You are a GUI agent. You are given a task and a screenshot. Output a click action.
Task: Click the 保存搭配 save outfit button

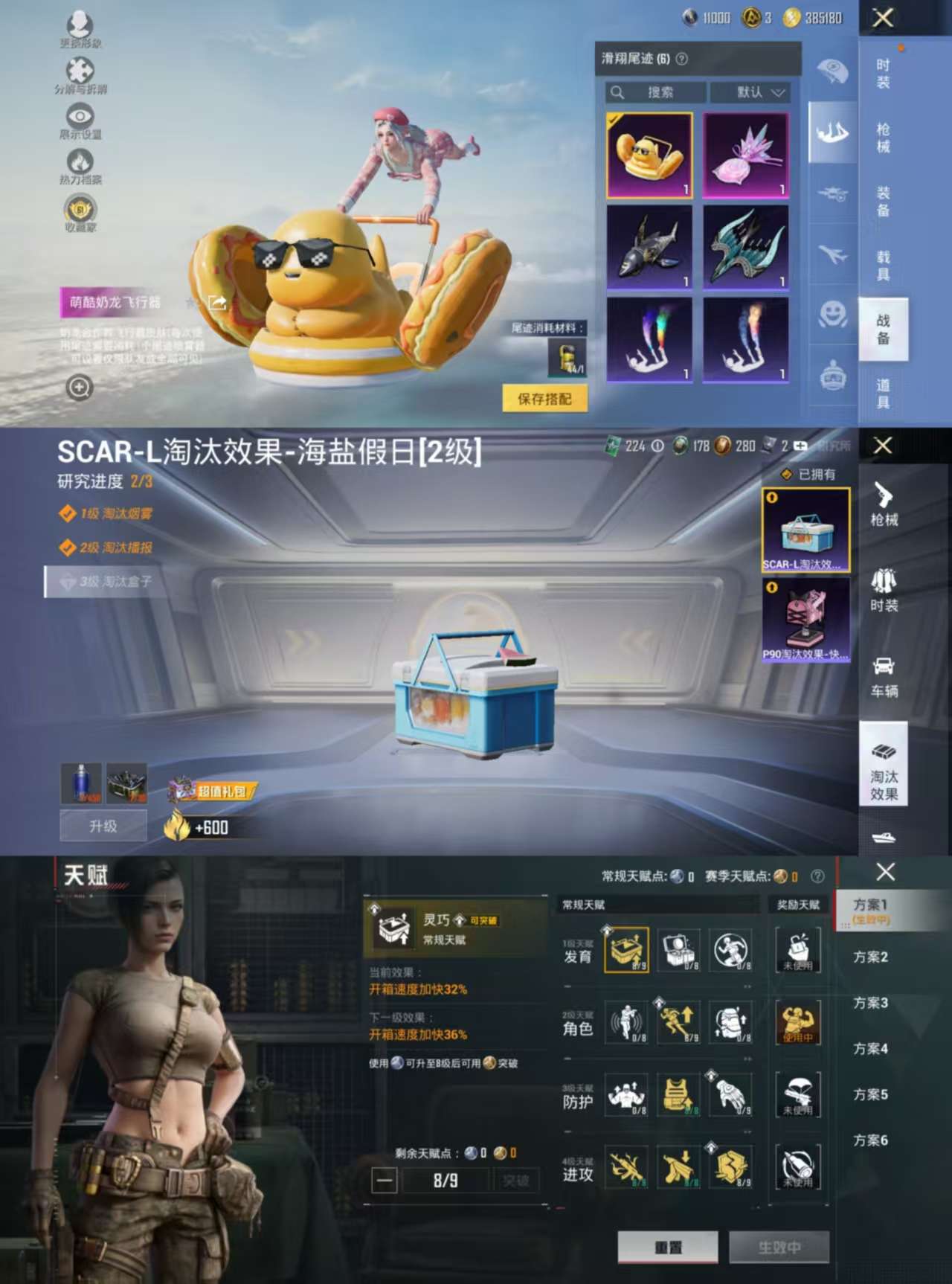(x=544, y=399)
